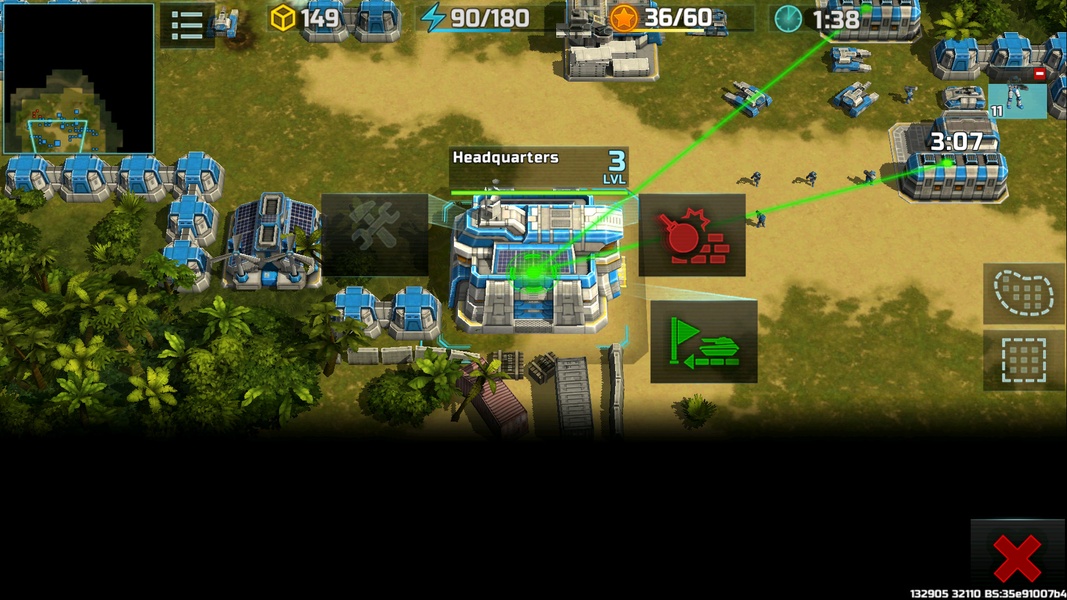The width and height of the screenshot is (1067, 600).
Task: Activate the dashed-square box selection tool
Action: 1023,360
